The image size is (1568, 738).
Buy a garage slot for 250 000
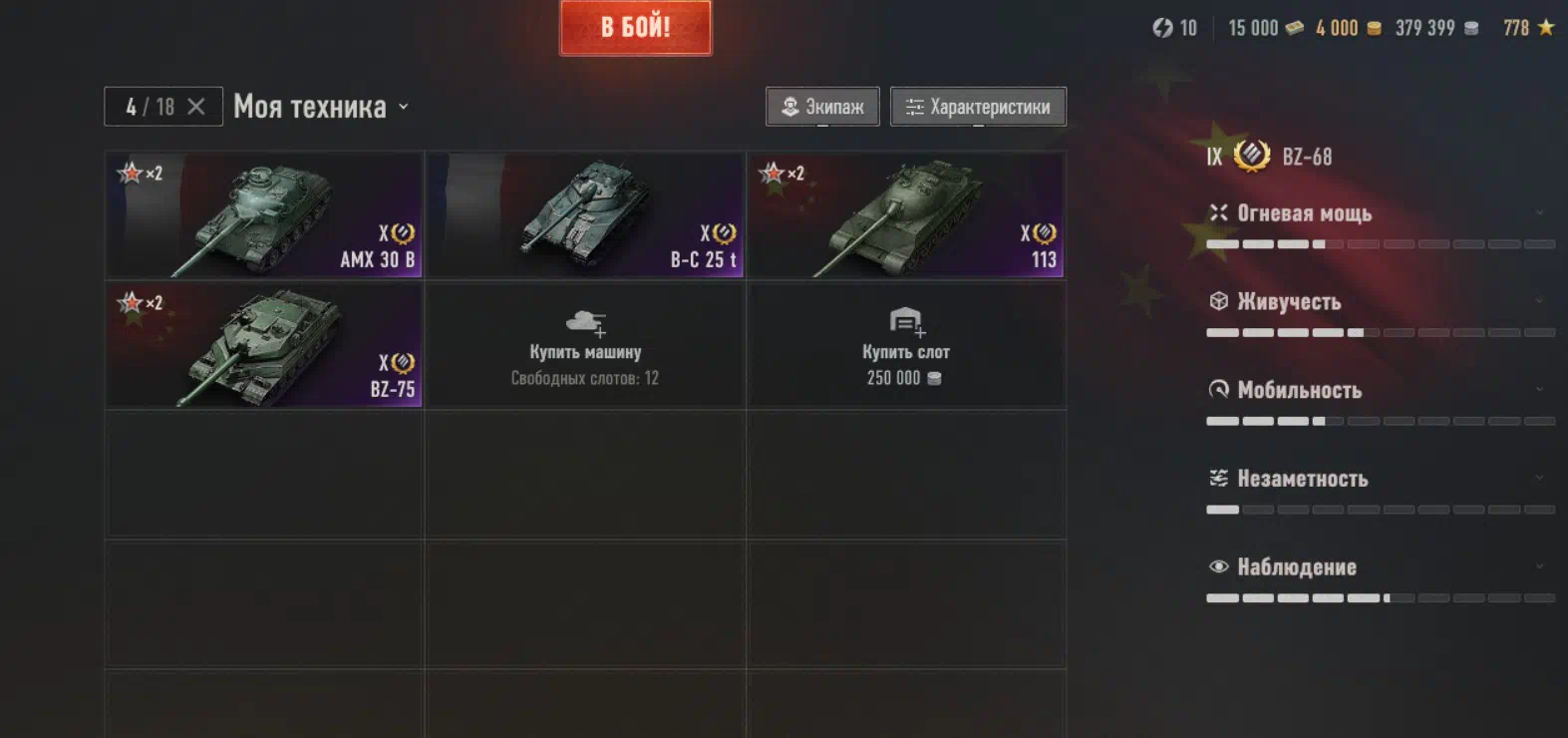tap(906, 345)
